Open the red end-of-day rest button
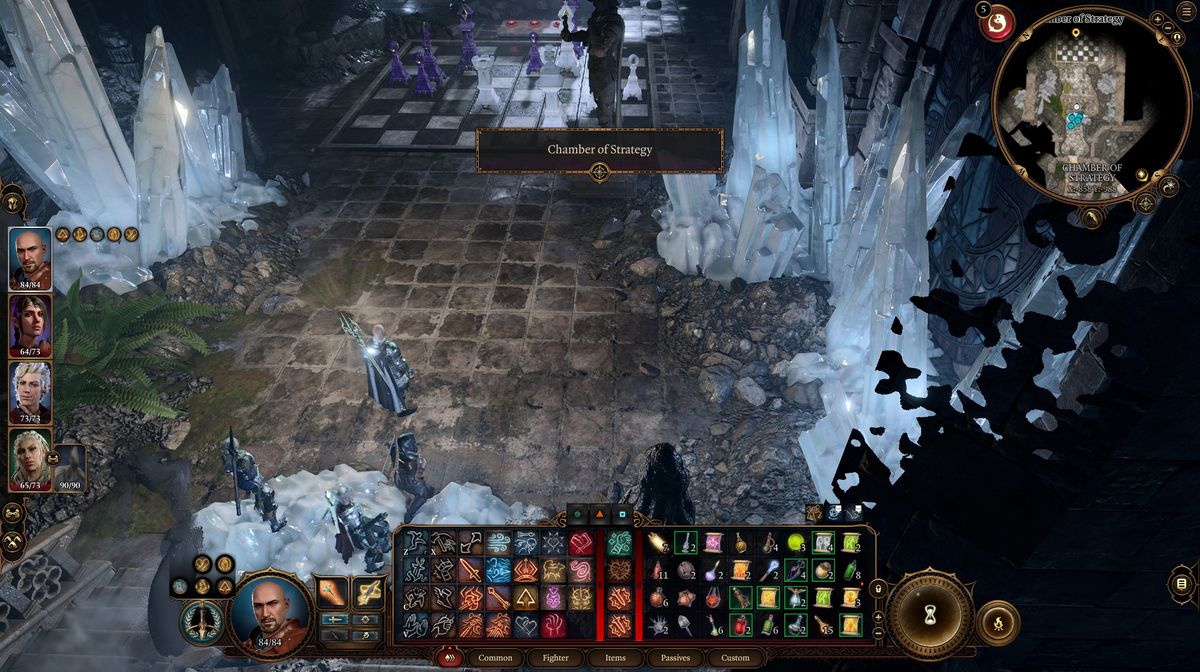The height and width of the screenshot is (672, 1200). pyautogui.click(x=997, y=23)
